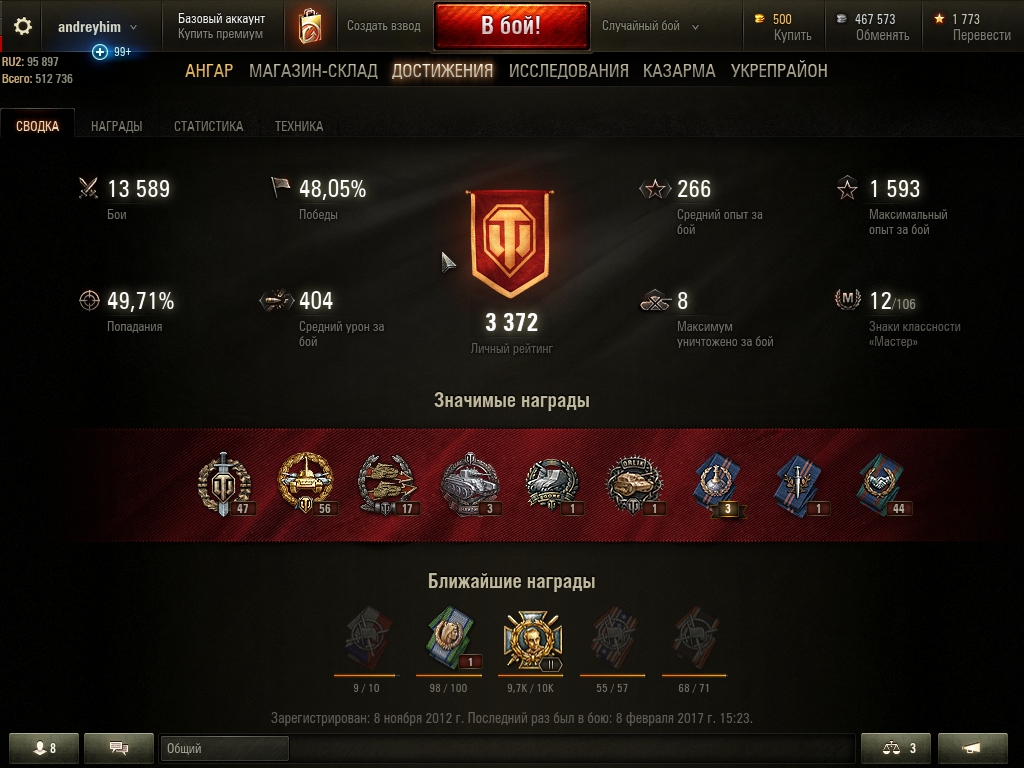Open the settings gear menu
The image size is (1024, 768).
click(22, 27)
